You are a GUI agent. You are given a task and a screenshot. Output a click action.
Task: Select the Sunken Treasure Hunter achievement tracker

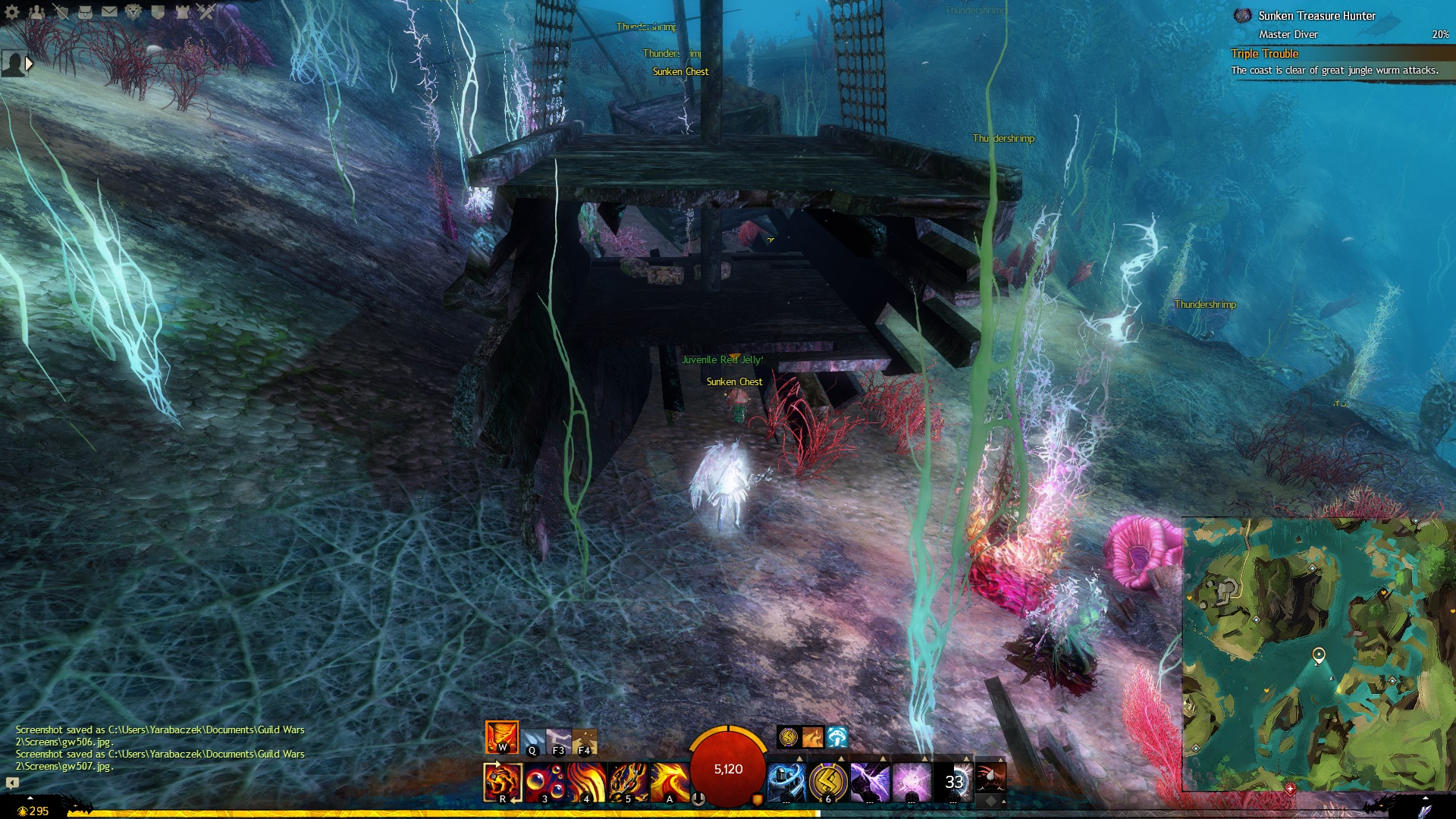pos(1316,16)
